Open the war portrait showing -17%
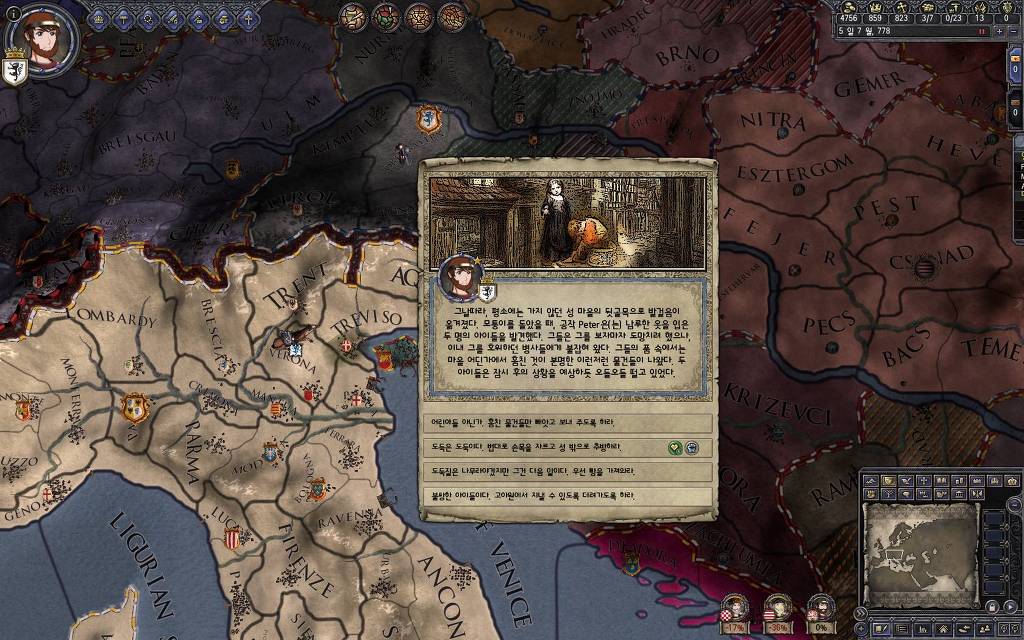 pos(735,608)
